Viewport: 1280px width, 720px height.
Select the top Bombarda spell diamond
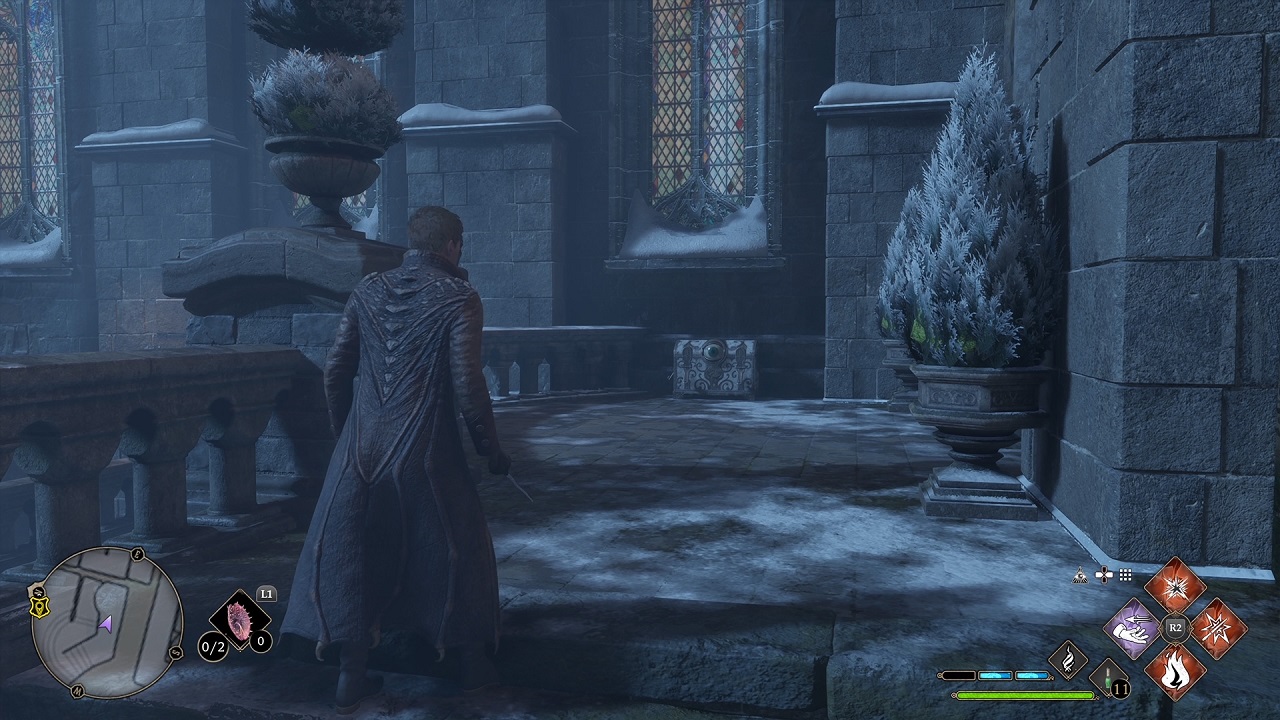pos(1175,588)
